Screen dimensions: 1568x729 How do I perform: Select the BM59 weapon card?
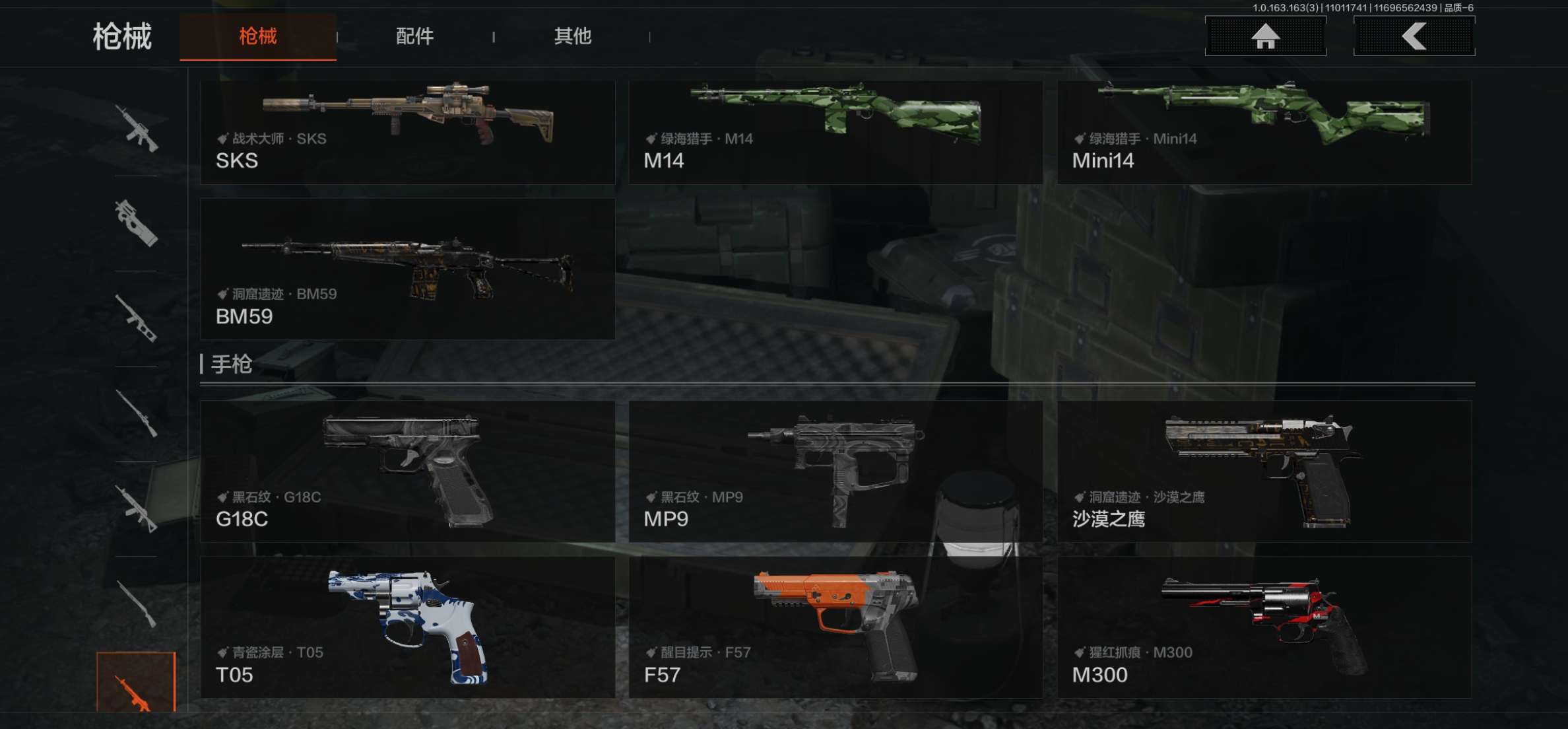tap(407, 269)
